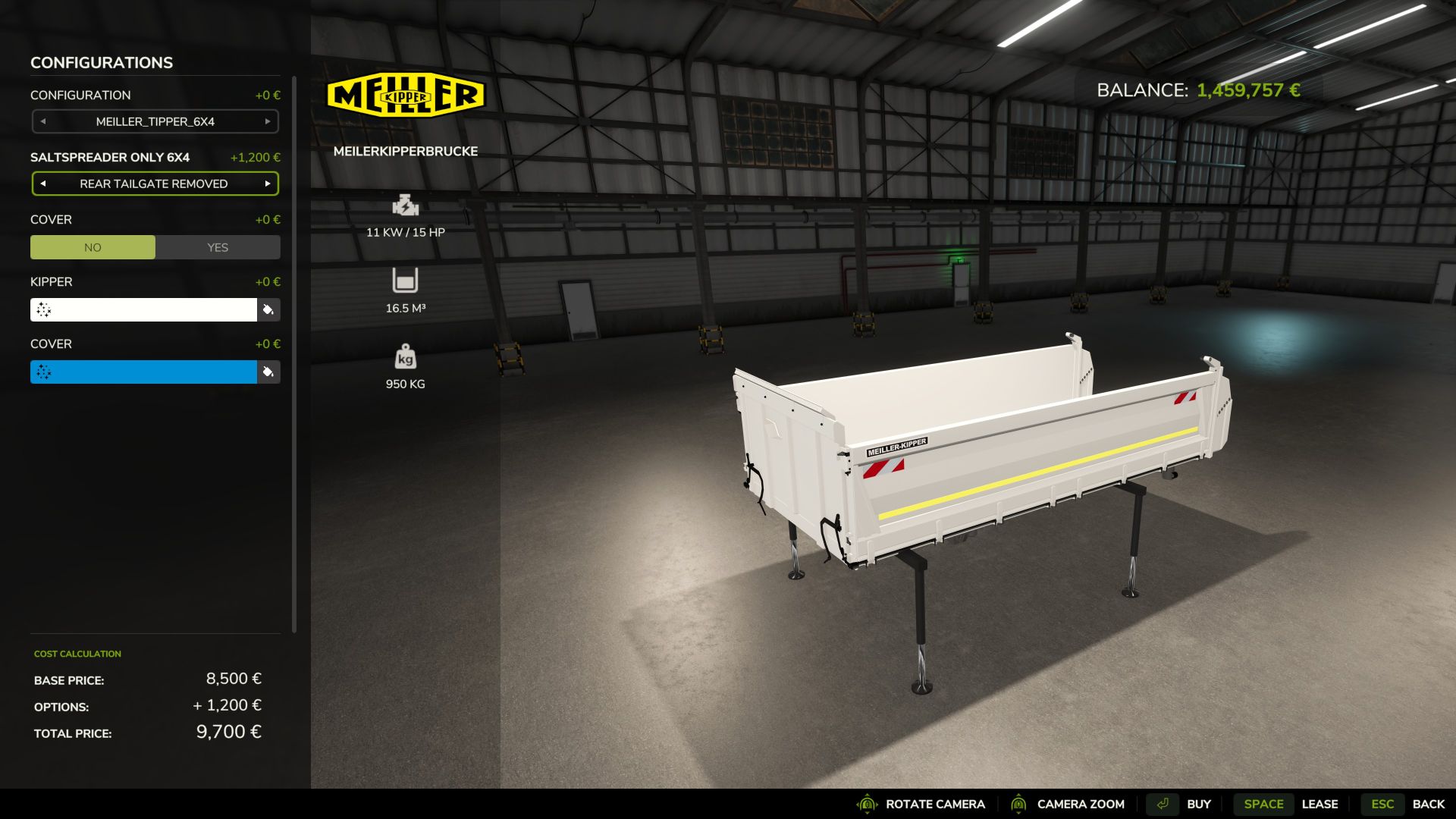
Task: Set Cover option to YES
Action: pyautogui.click(x=218, y=246)
